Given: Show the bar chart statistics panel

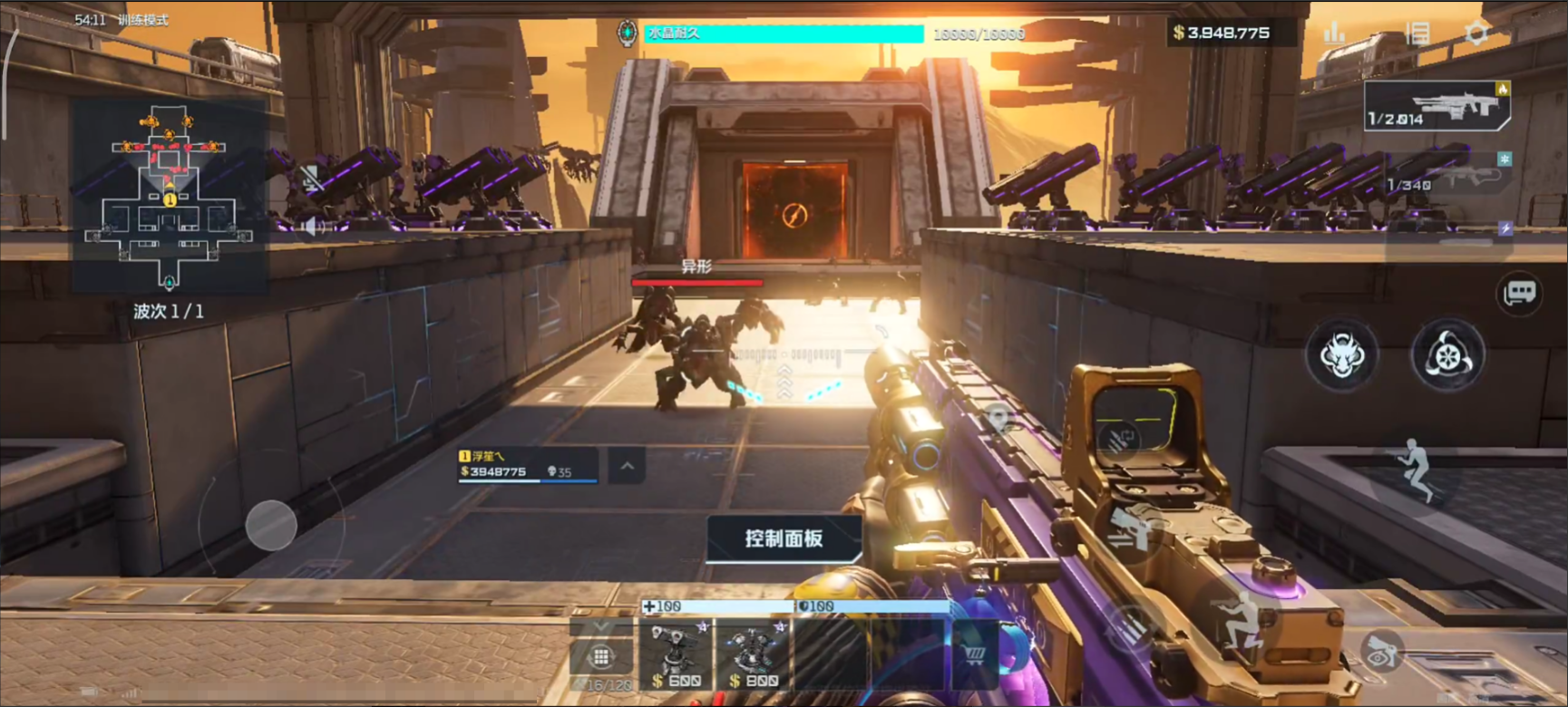Looking at the screenshot, I should (x=1334, y=34).
